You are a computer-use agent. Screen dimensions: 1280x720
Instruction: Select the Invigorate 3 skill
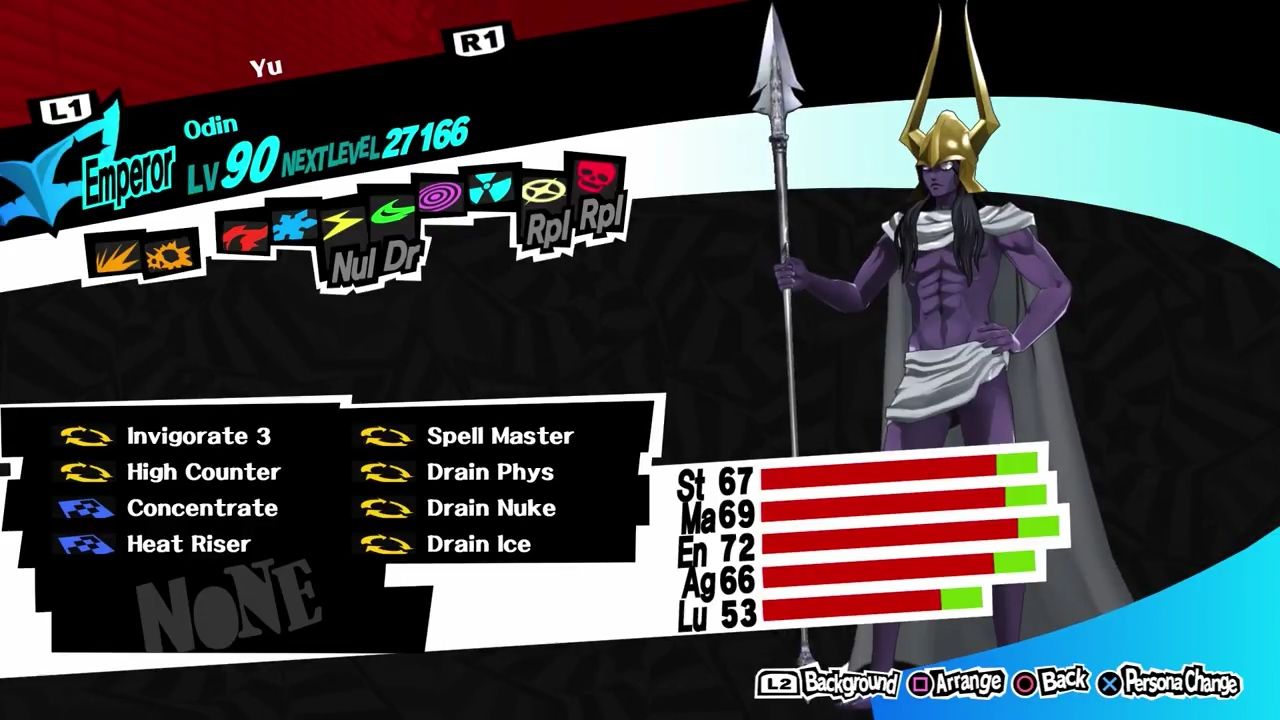click(200, 436)
